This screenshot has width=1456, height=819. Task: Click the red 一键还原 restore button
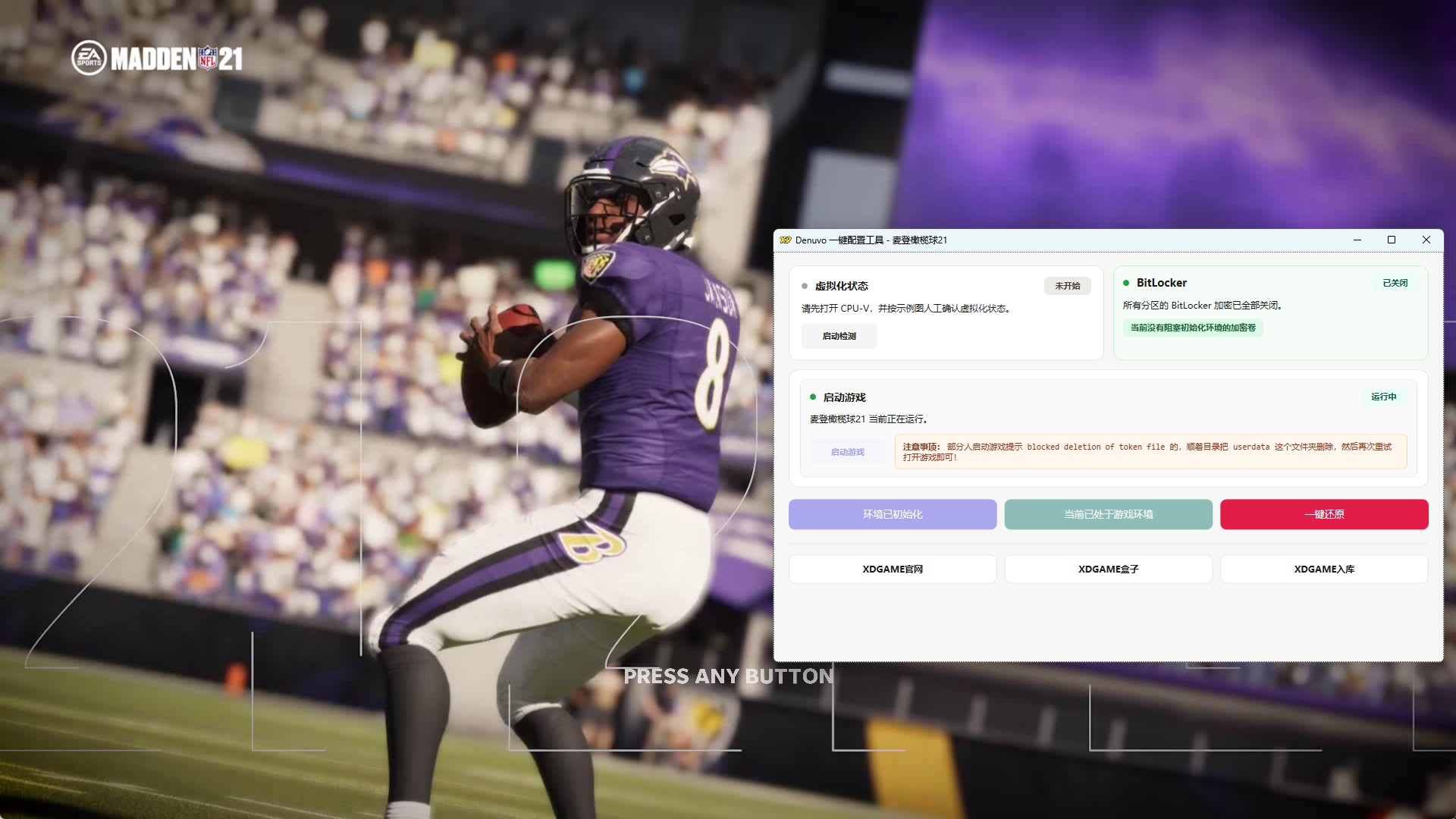click(x=1324, y=514)
